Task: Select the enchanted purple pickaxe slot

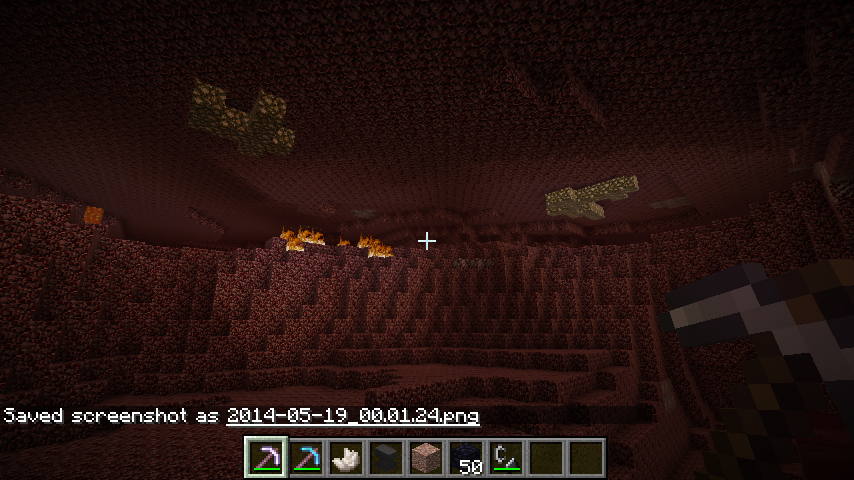Action: coord(266,457)
